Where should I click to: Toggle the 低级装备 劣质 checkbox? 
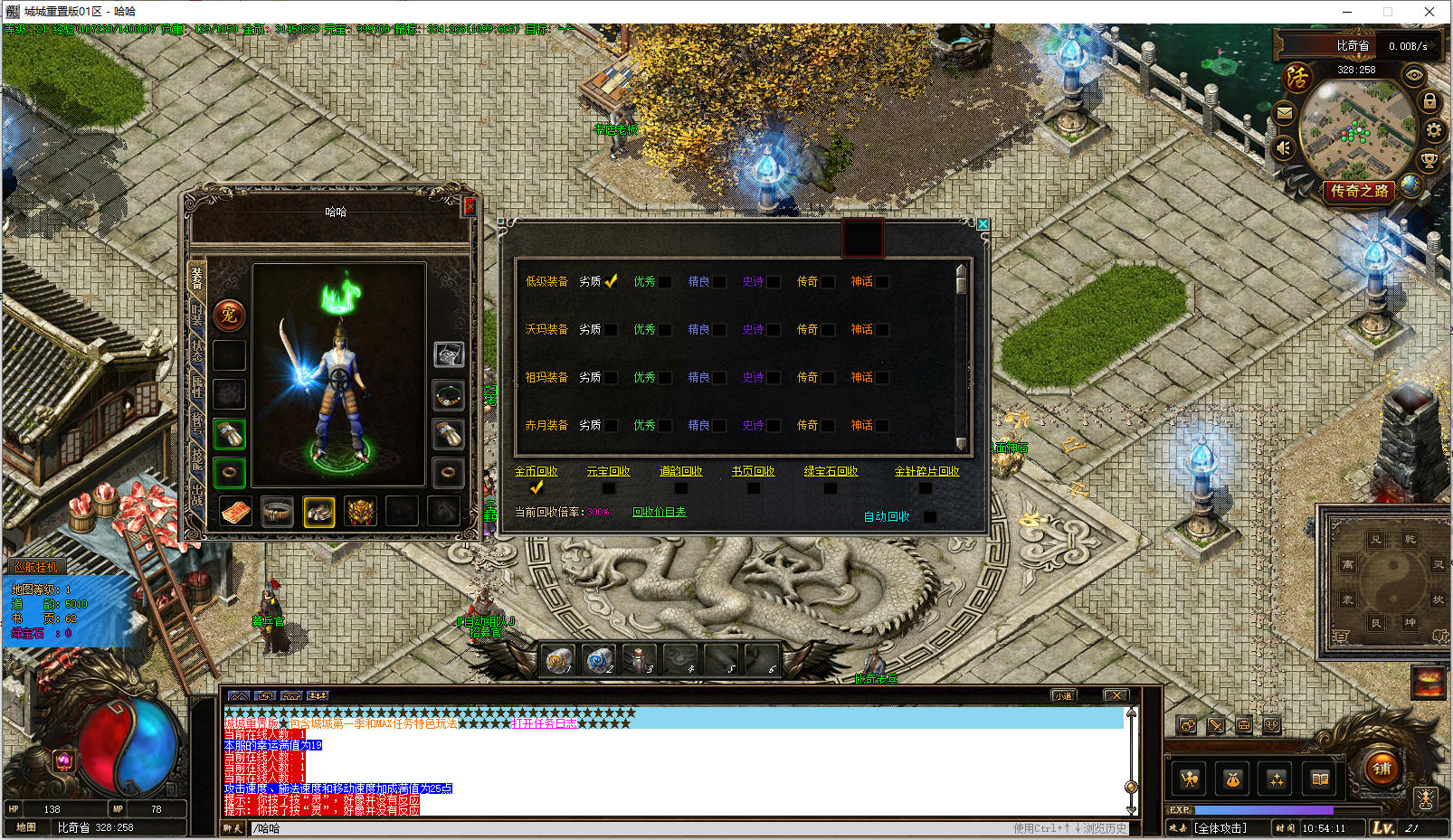pos(612,281)
